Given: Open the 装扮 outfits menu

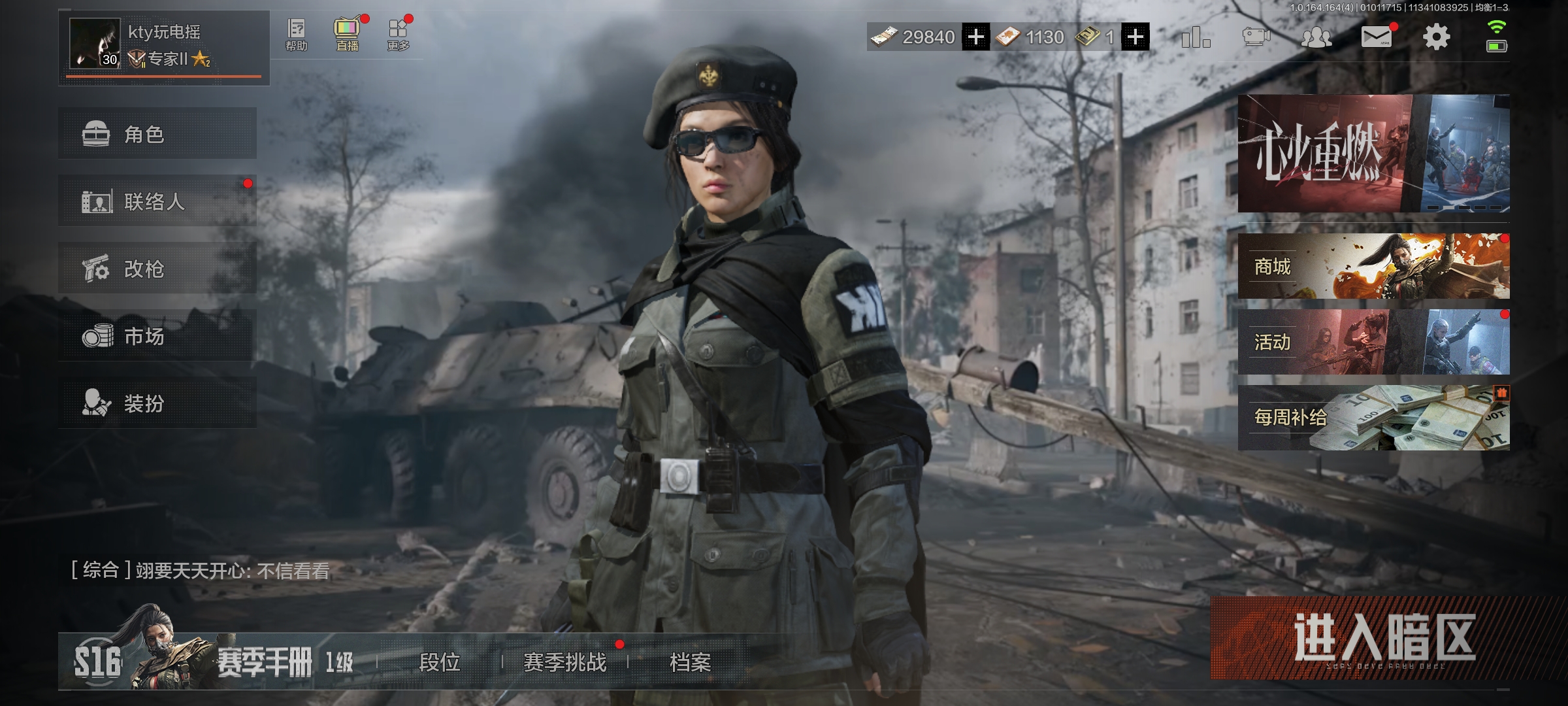Looking at the screenshot, I should click(157, 403).
